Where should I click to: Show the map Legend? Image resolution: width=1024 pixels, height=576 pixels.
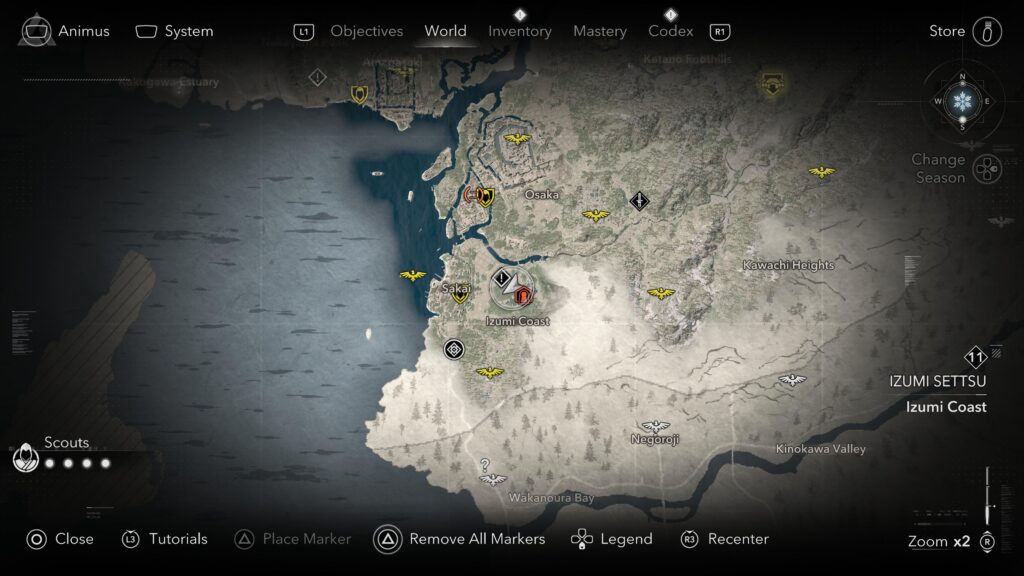pyautogui.click(x=611, y=539)
